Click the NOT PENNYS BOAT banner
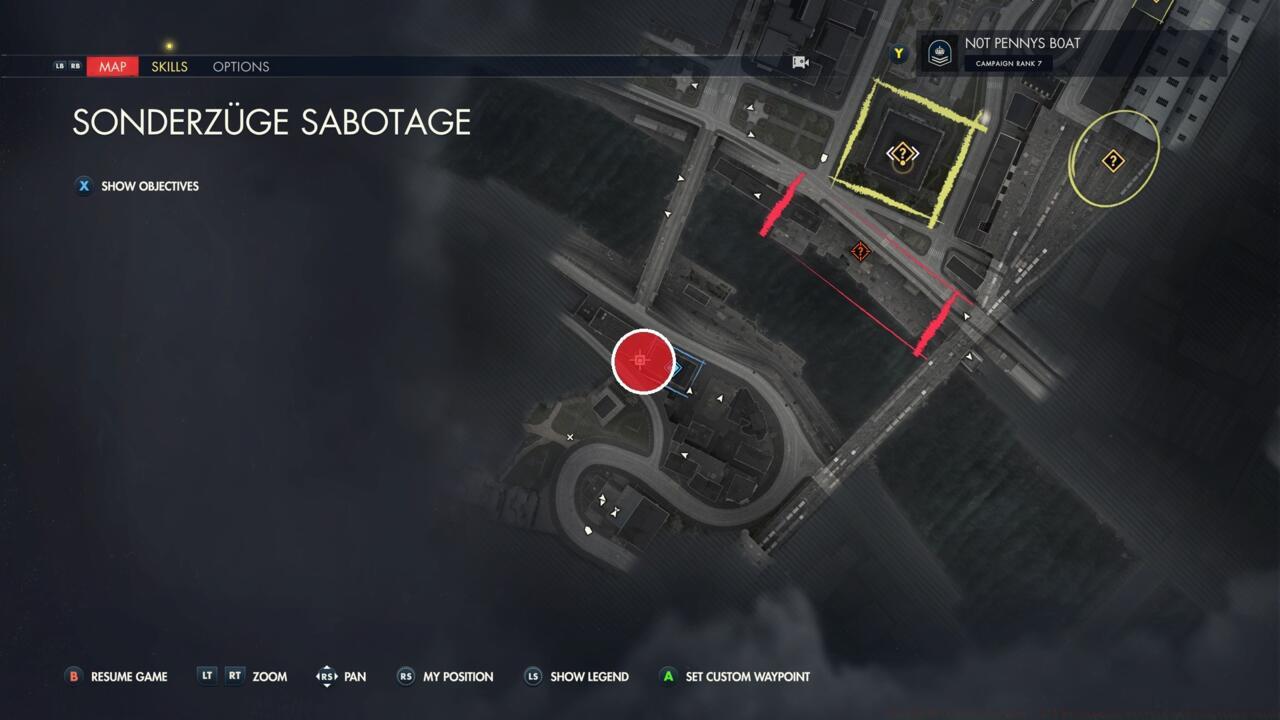This screenshot has width=1280, height=720. 1023,43
